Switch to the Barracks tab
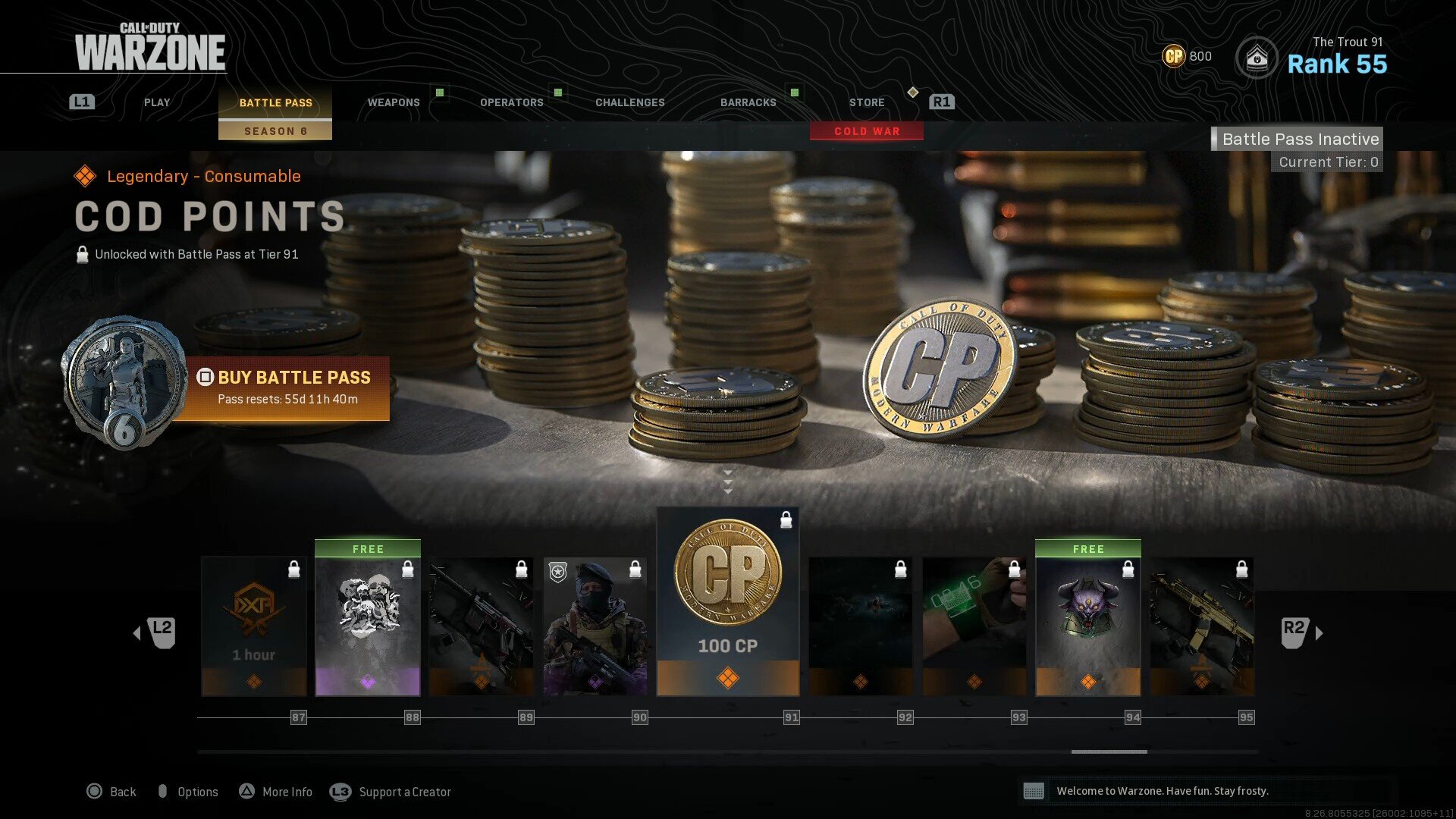This screenshot has height=819, width=1456. click(x=748, y=102)
